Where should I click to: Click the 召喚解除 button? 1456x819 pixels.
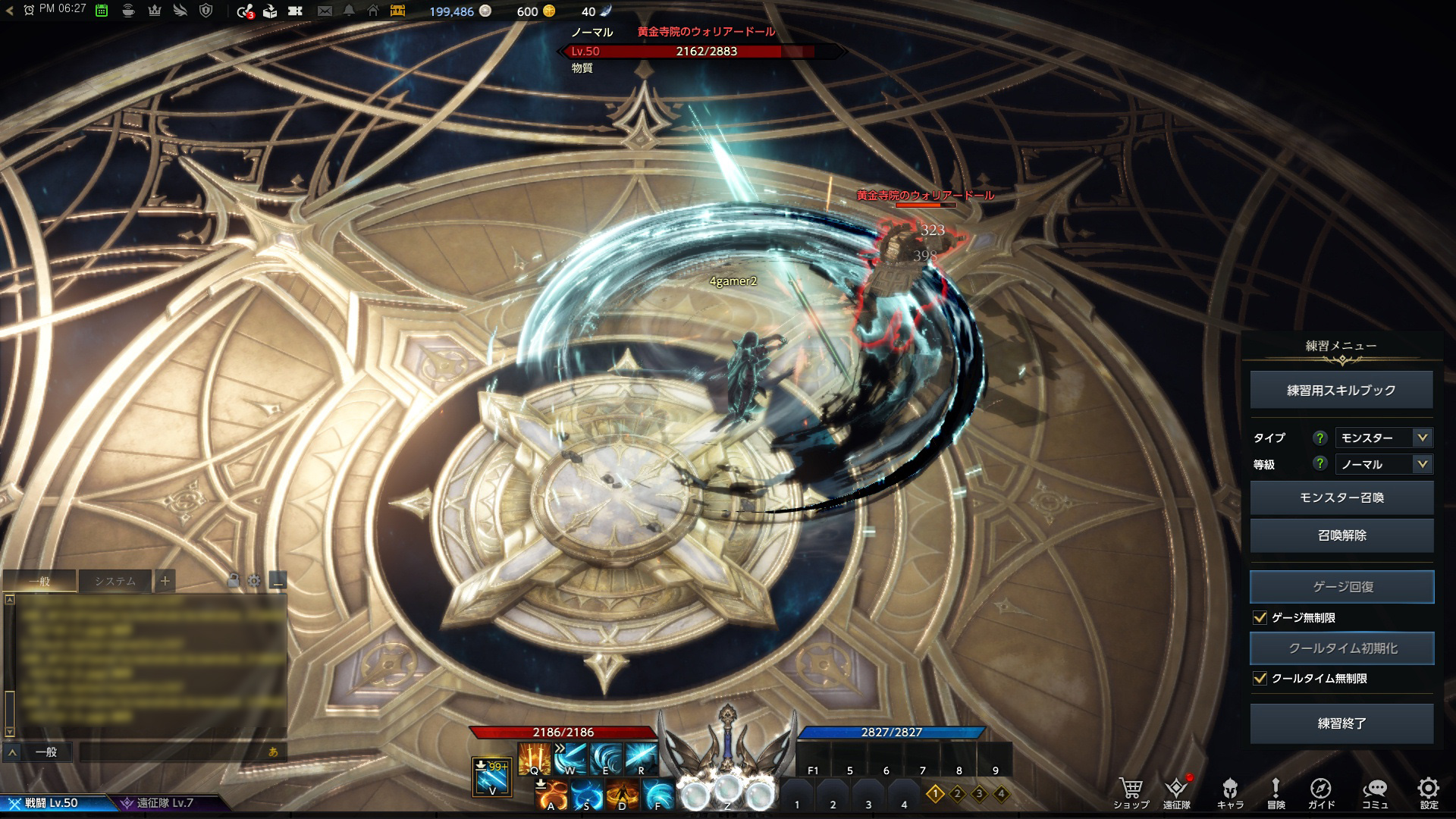[1341, 535]
